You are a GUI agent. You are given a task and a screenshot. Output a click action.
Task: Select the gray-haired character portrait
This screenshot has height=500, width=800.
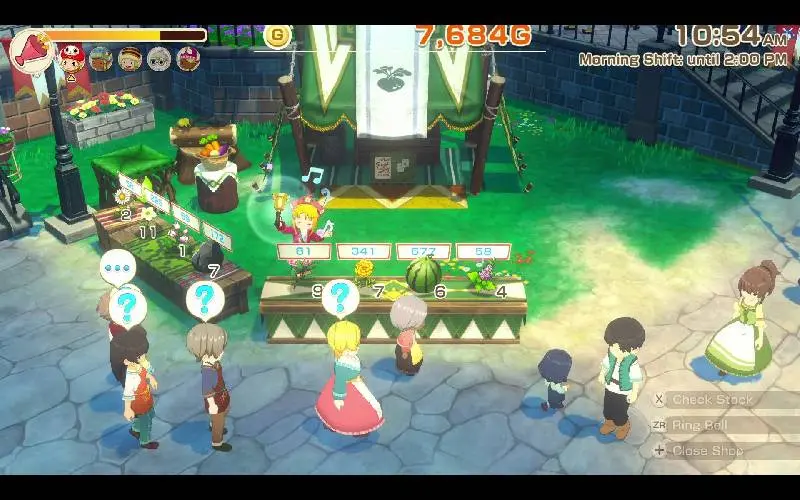click(x=159, y=58)
